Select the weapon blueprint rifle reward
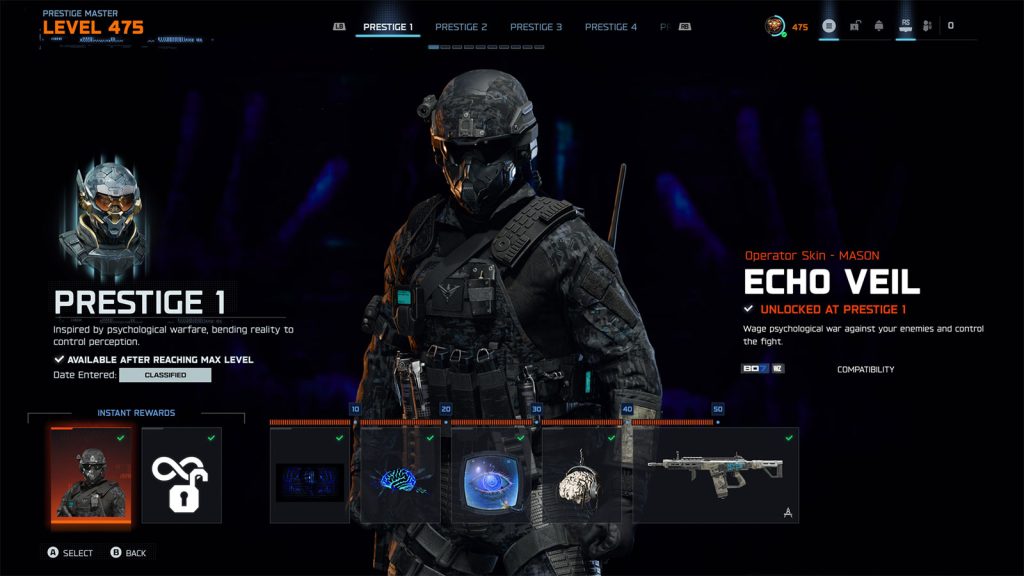This screenshot has width=1024, height=576. point(718,476)
